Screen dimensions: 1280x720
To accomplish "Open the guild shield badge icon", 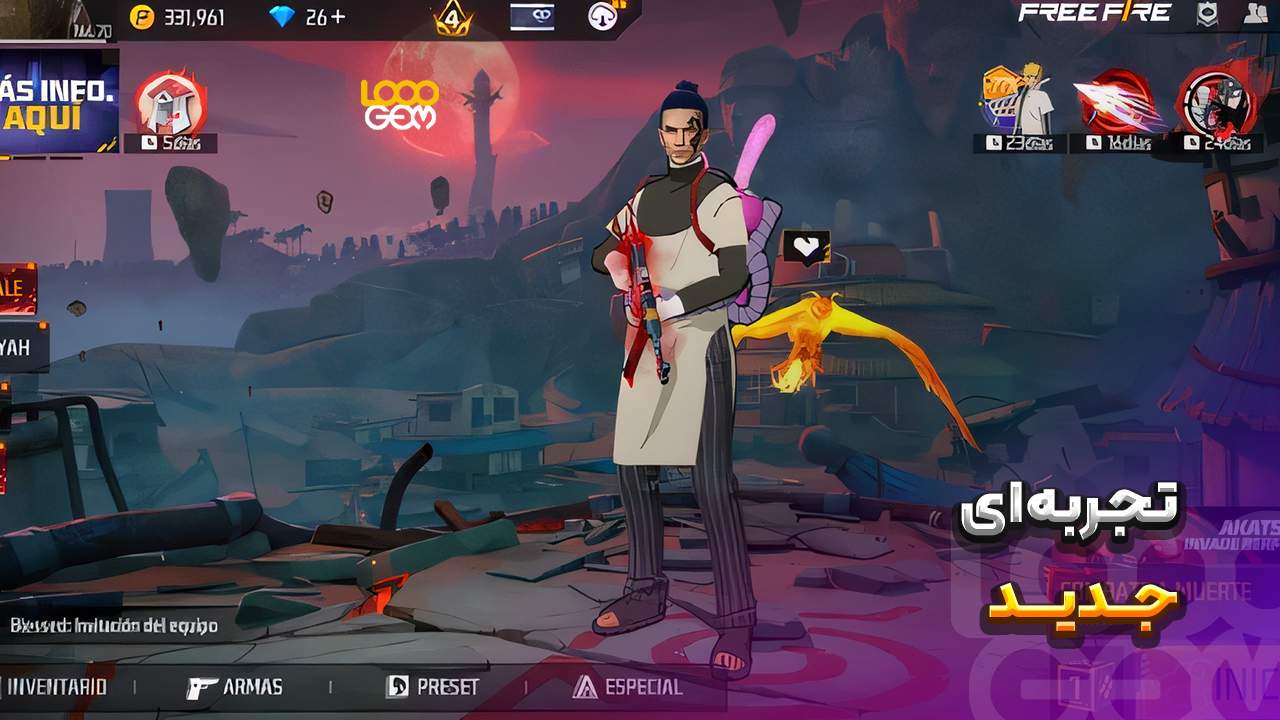I will click(x=1207, y=14).
